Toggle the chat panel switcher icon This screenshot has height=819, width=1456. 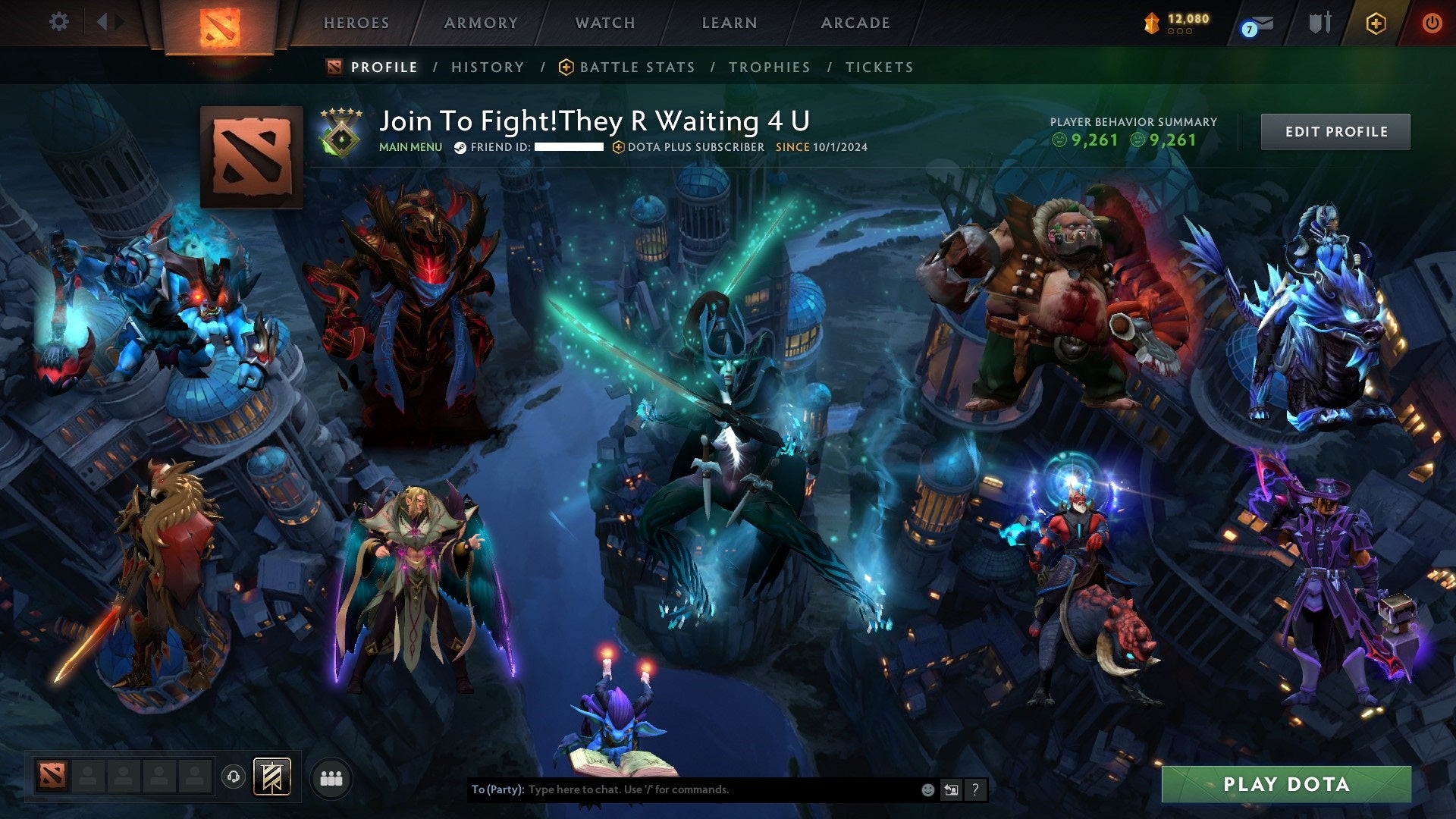[952, 789]
